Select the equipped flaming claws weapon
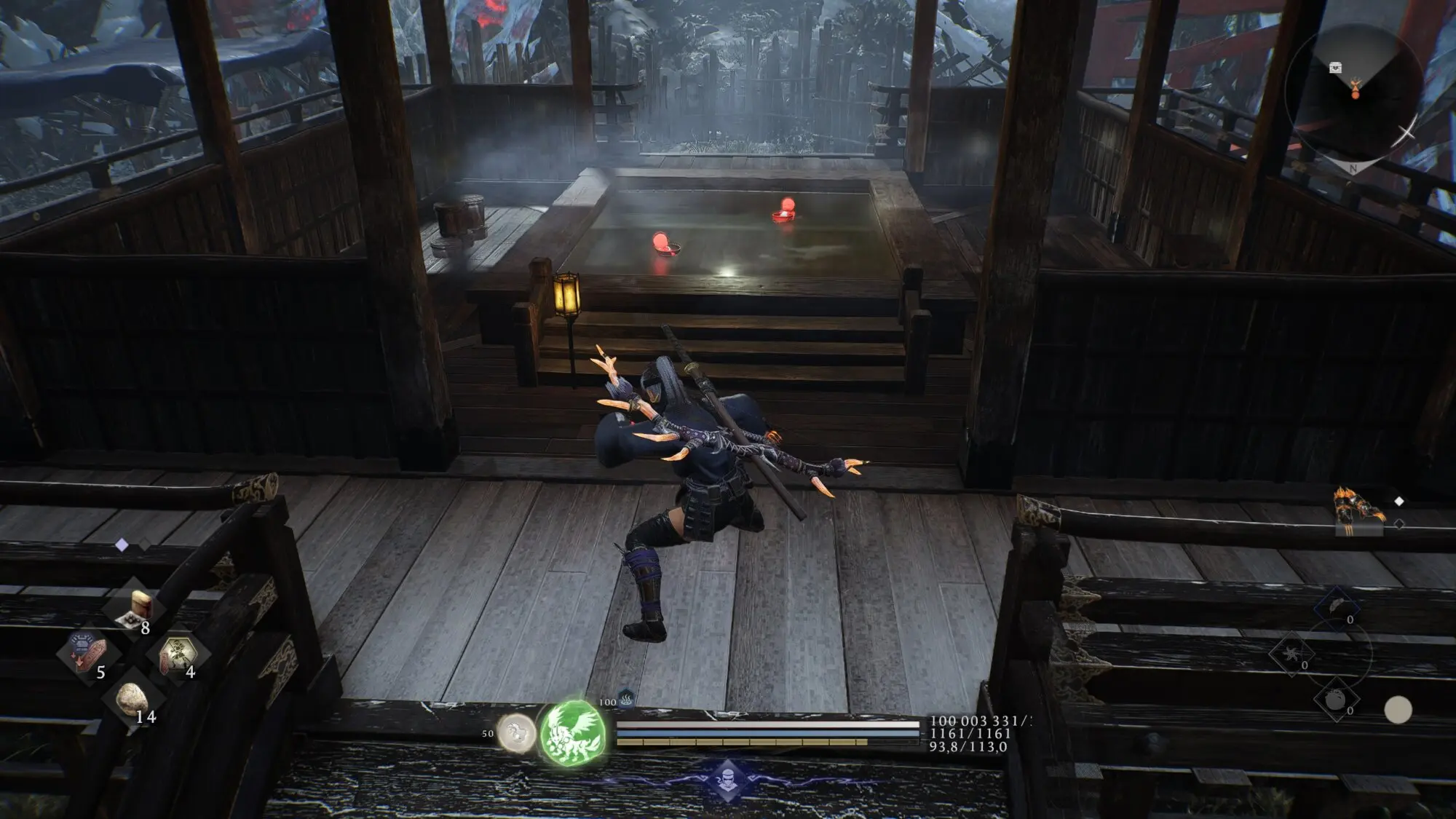 pyautogui.click(x=1358, y=510)
